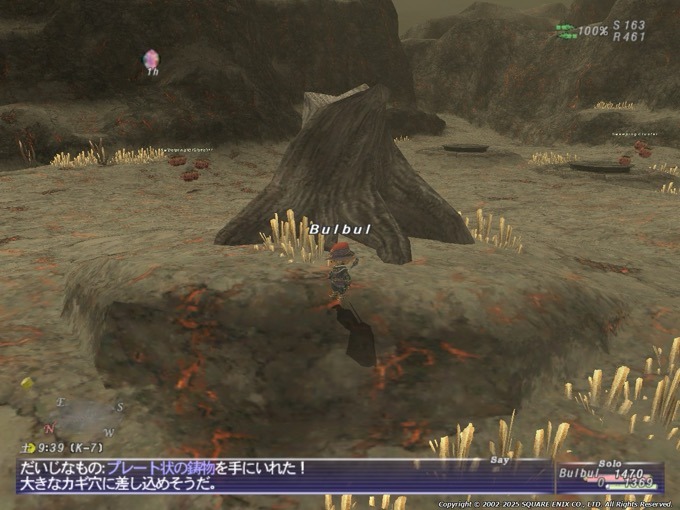Image resolution: width=680 pixels, height=510 pixels.
Task: Click the round day icon beside 9:39
Action: 30,448
